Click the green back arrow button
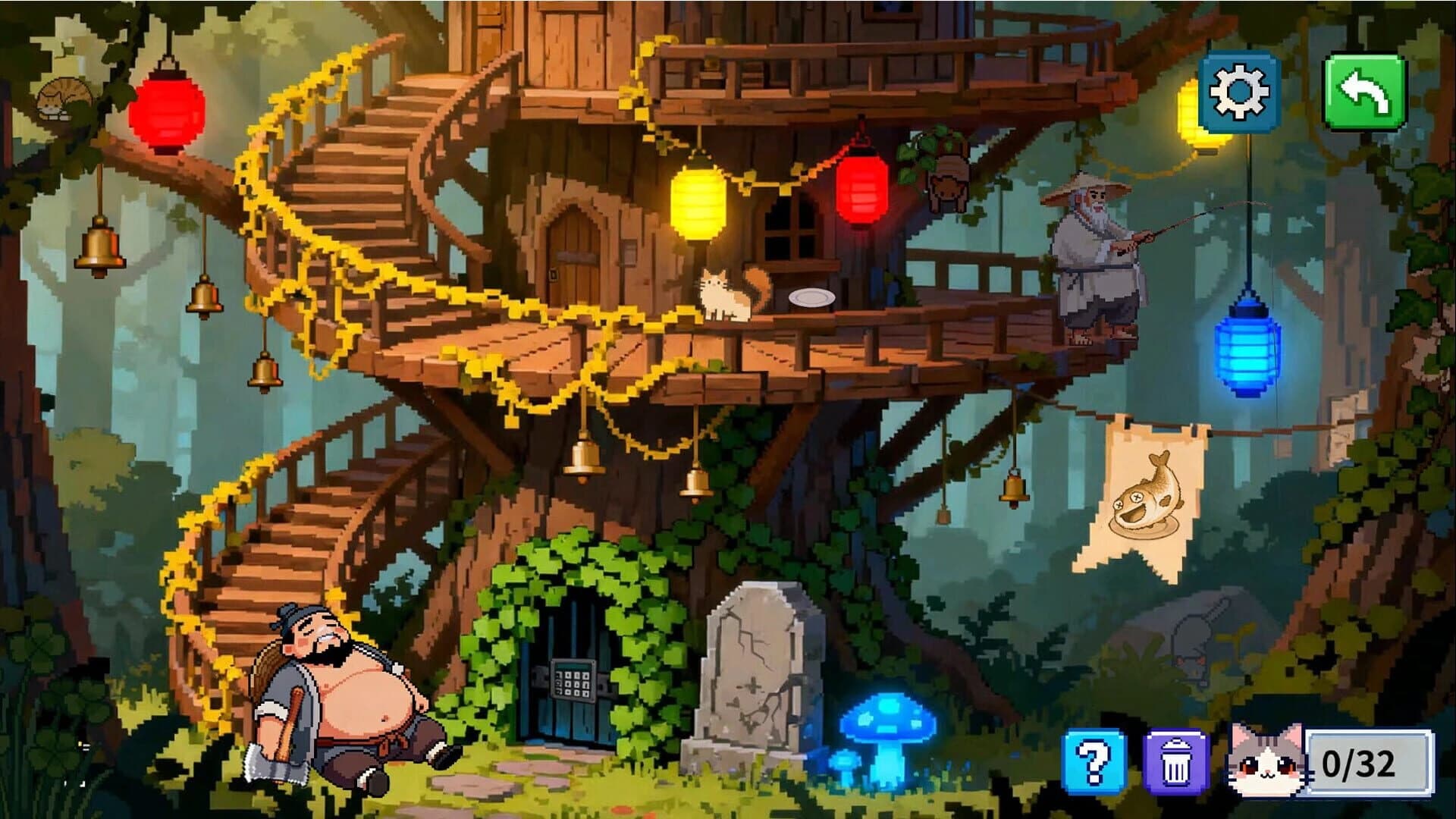The width and height of the screenshot is (1456, 819). 1365,91
